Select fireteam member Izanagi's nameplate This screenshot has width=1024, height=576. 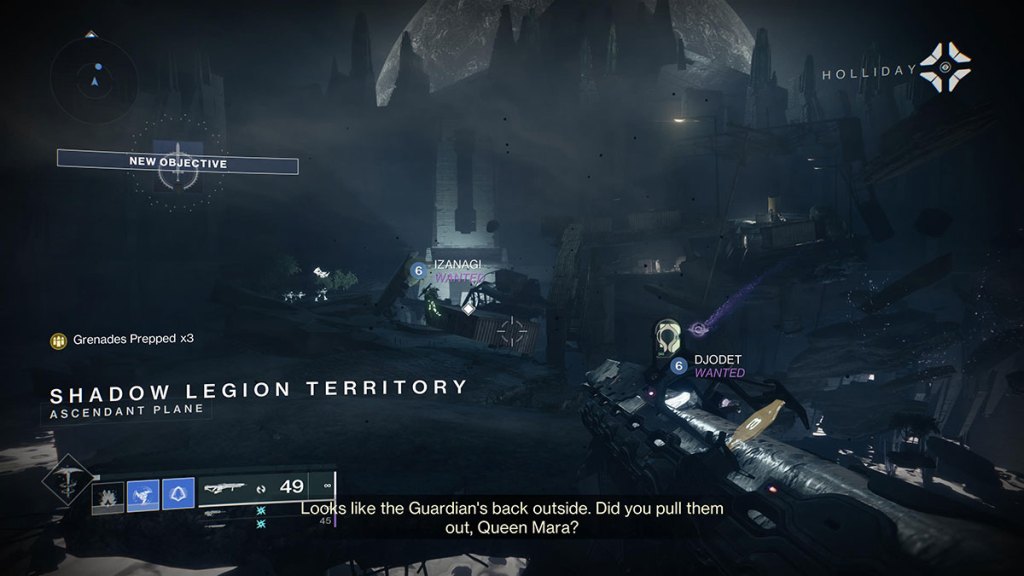point(456,264)
